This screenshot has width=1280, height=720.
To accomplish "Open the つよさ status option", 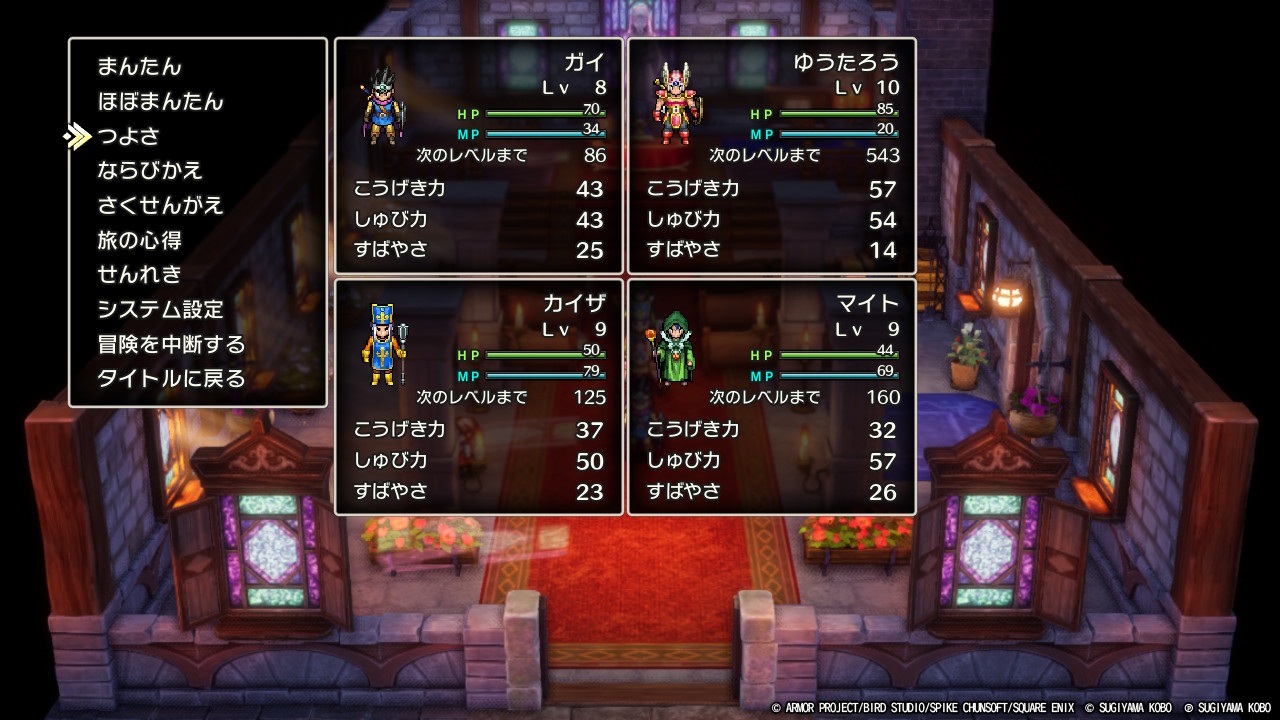I will tap(129, 136).
